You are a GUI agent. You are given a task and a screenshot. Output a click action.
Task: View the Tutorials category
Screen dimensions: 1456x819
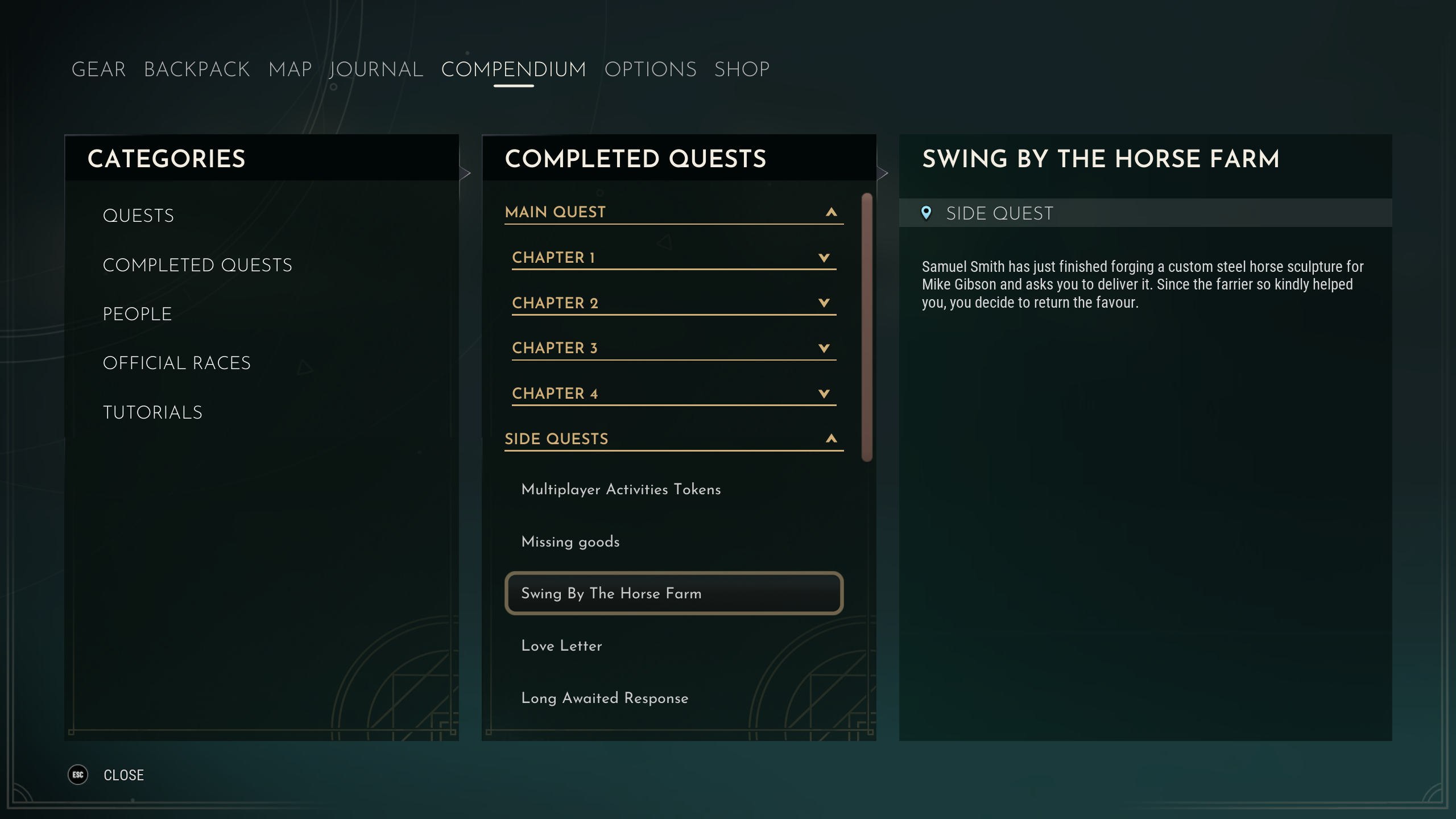tap(152, 412)
